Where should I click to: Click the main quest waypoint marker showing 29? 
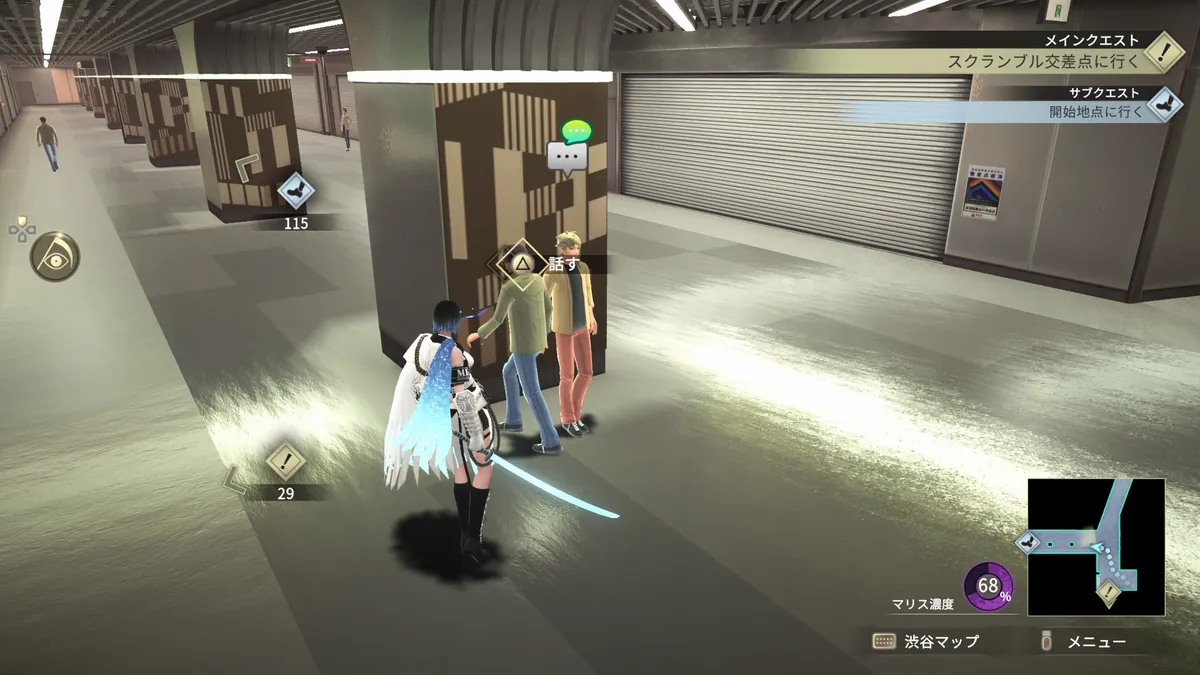point(286,463)
